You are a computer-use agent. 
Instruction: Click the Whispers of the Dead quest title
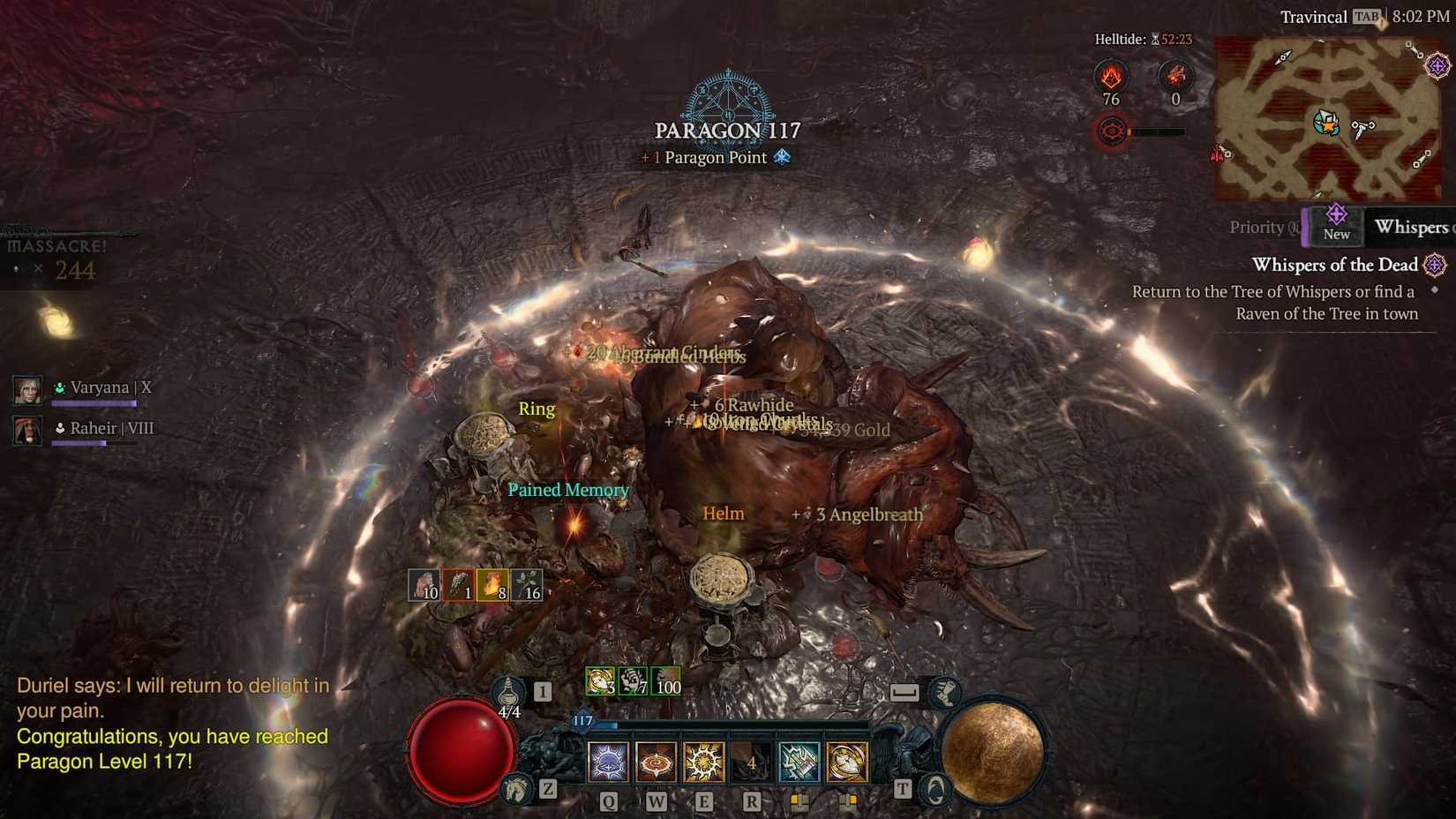[x=1334, y=265]
